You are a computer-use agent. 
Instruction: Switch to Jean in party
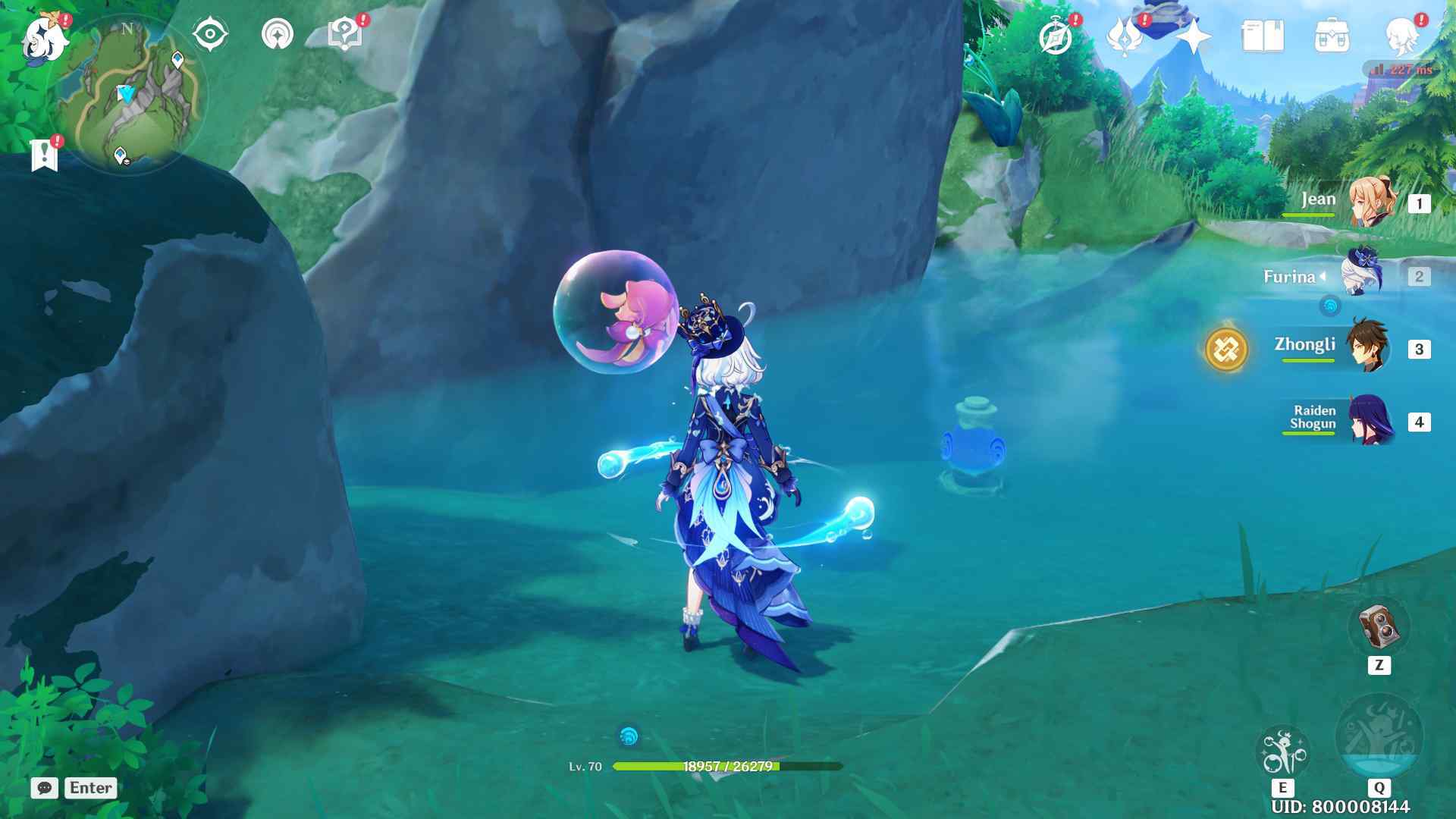point(1371,202)
